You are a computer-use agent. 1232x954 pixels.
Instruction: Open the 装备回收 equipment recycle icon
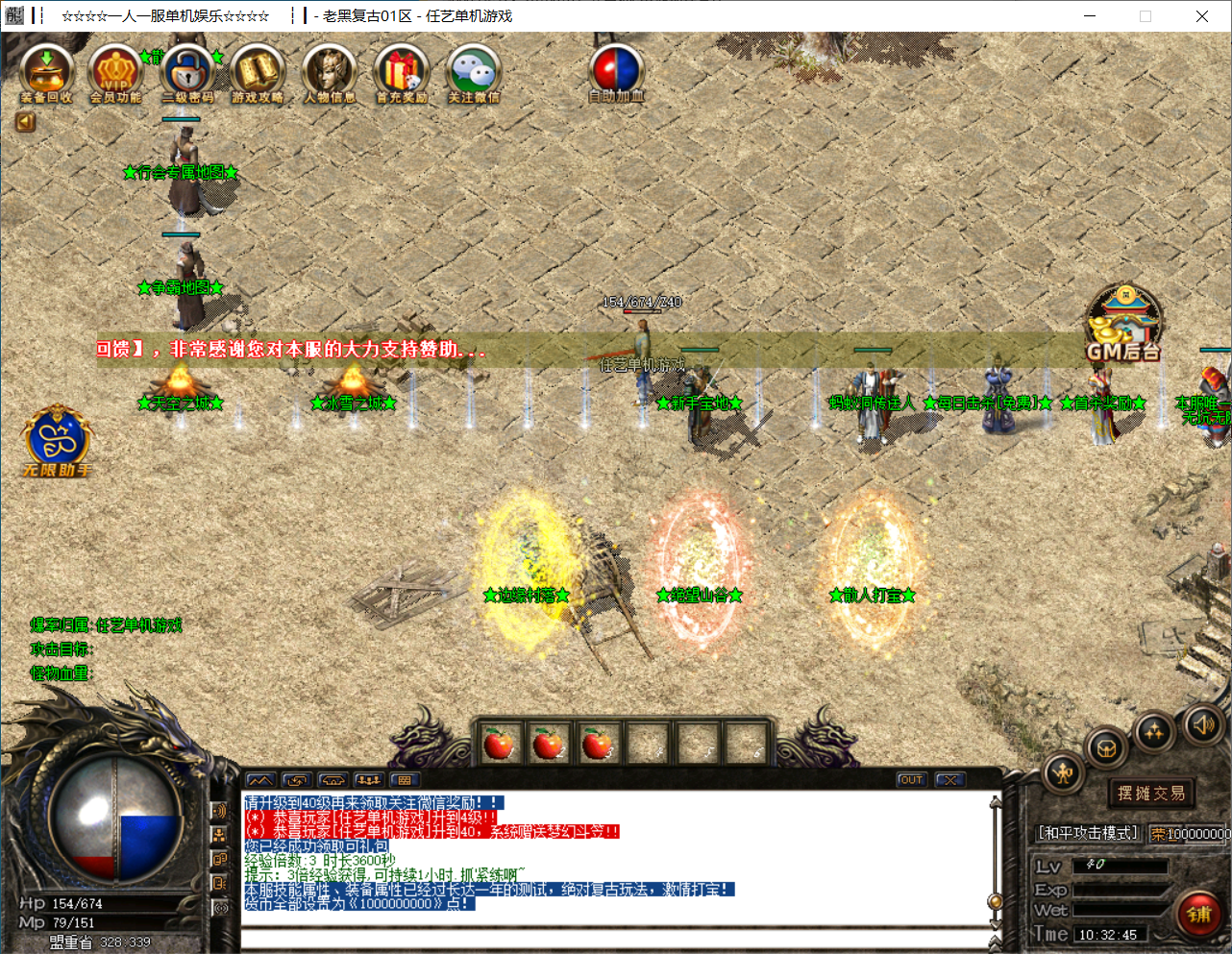coord(46,71)
